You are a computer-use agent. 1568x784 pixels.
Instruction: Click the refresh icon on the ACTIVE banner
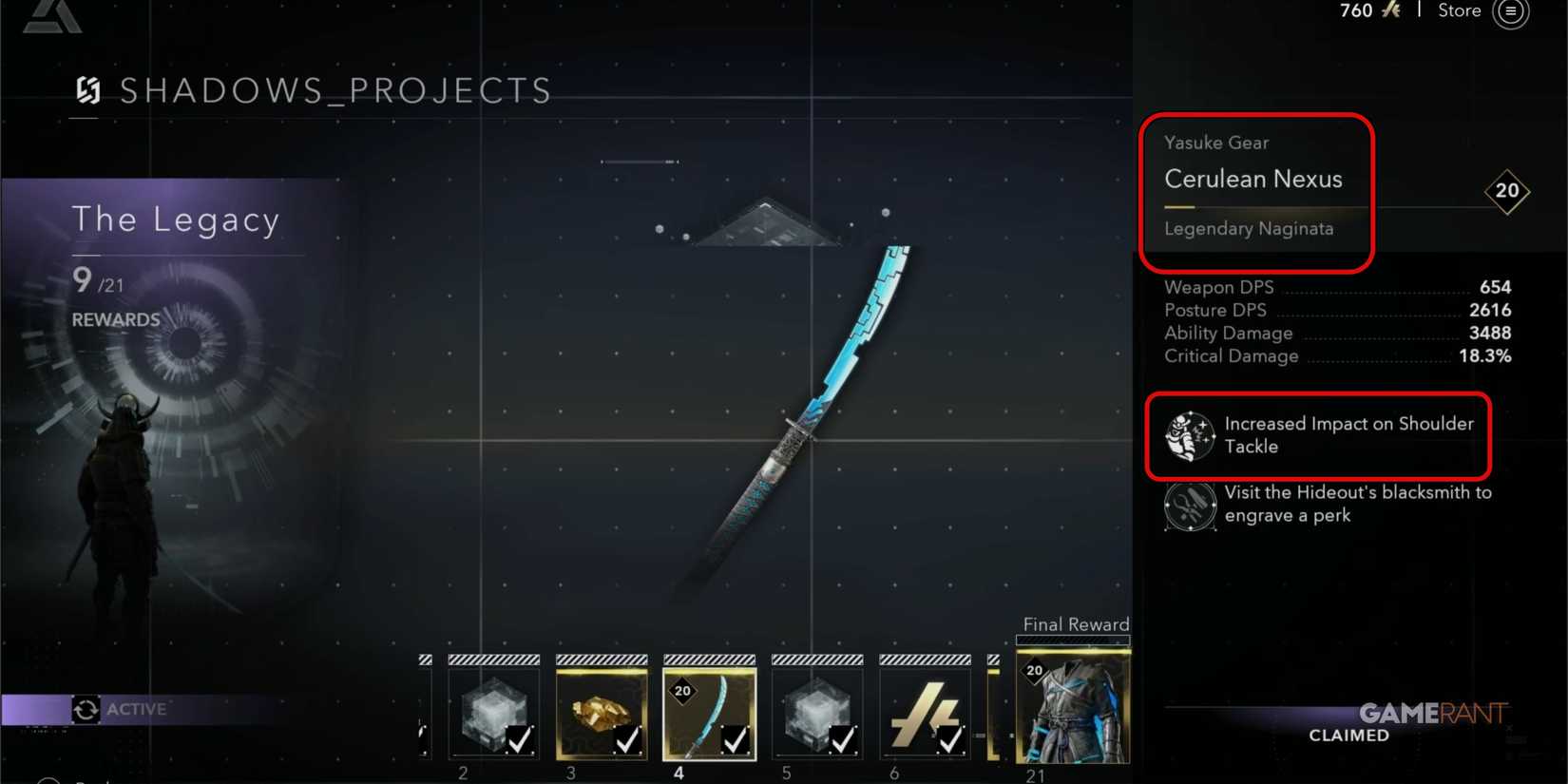click(86, 708)
